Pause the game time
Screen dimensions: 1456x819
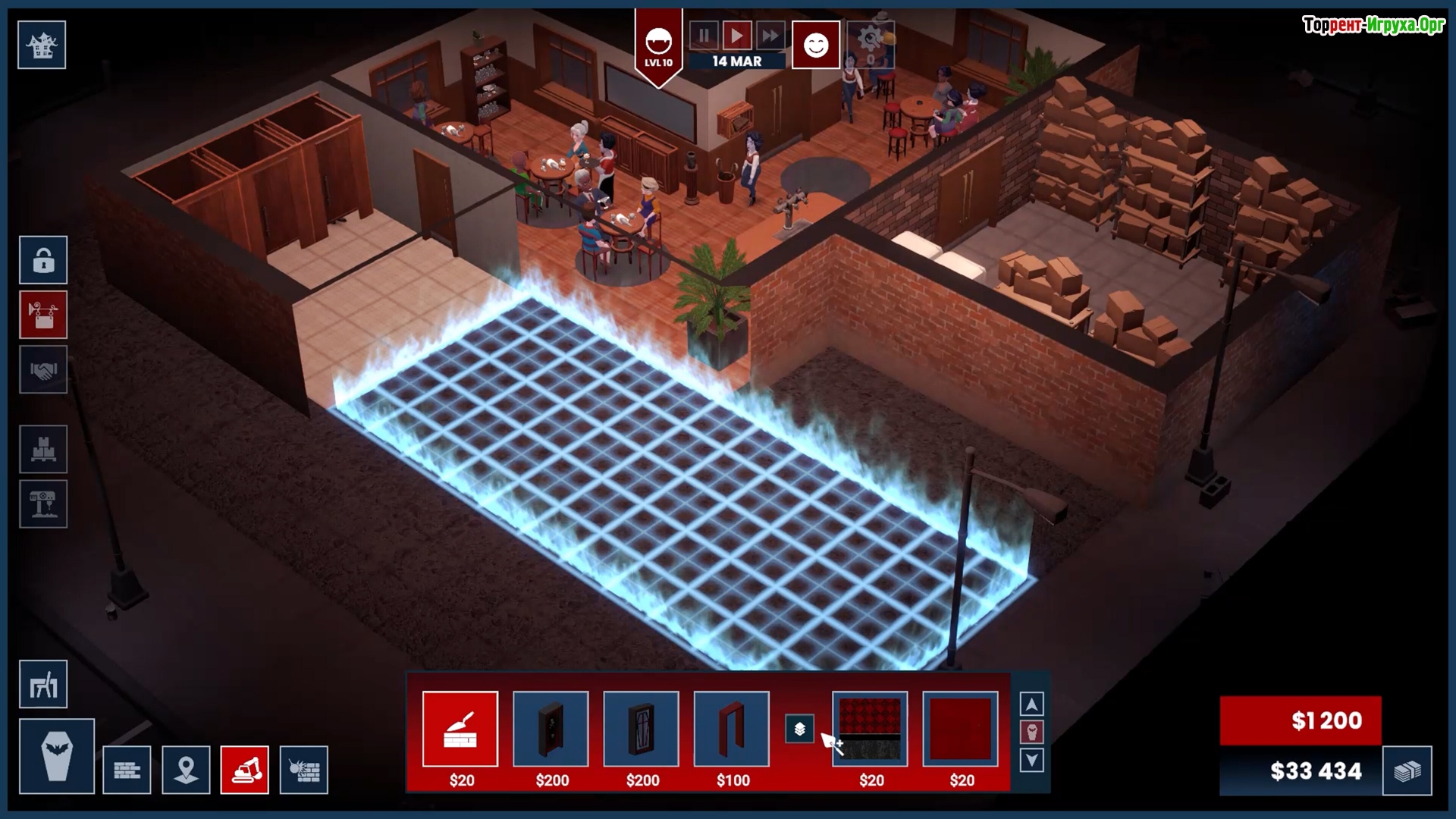[704, 36]
